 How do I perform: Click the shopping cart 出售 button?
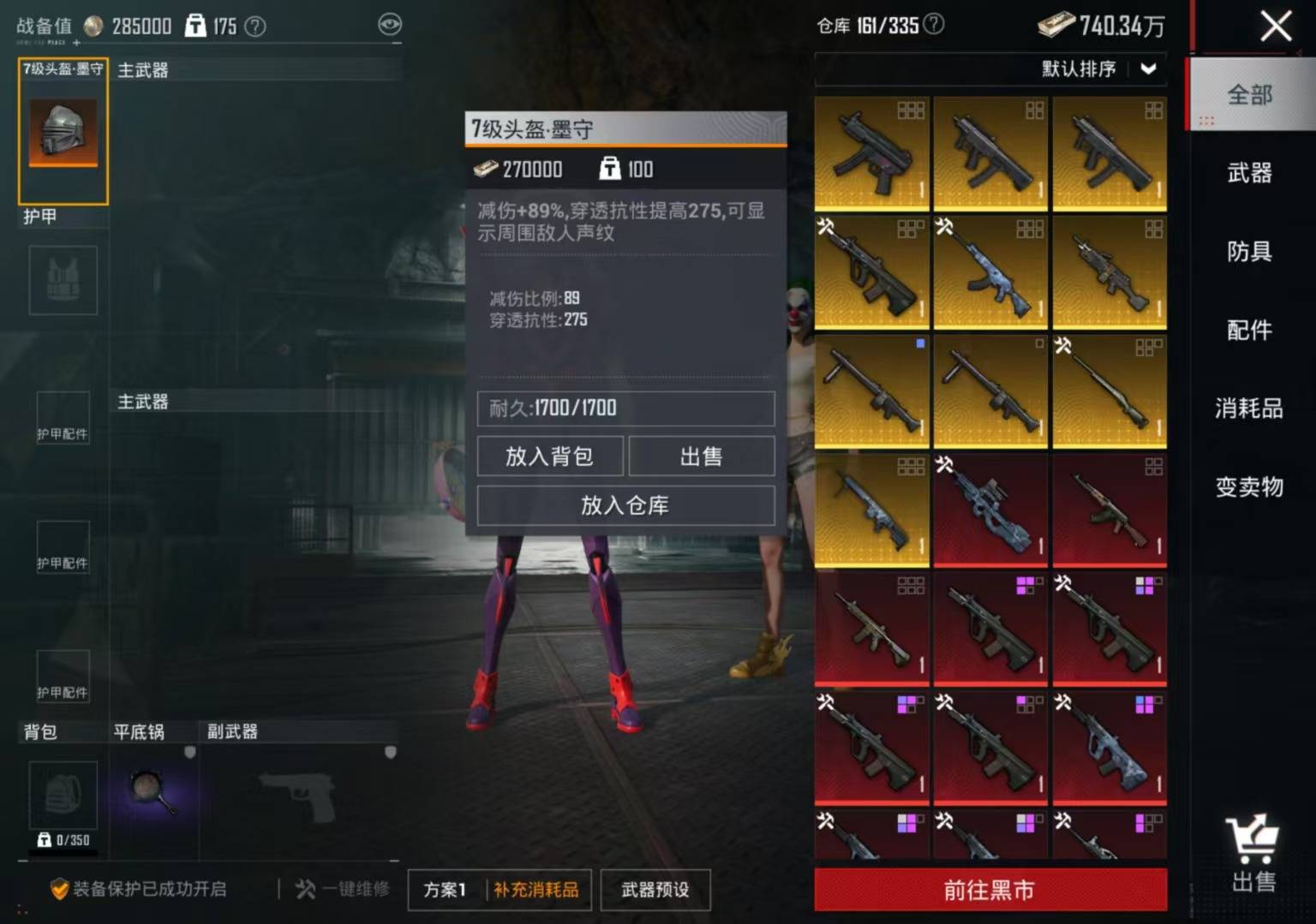(x=1253, y=853)
